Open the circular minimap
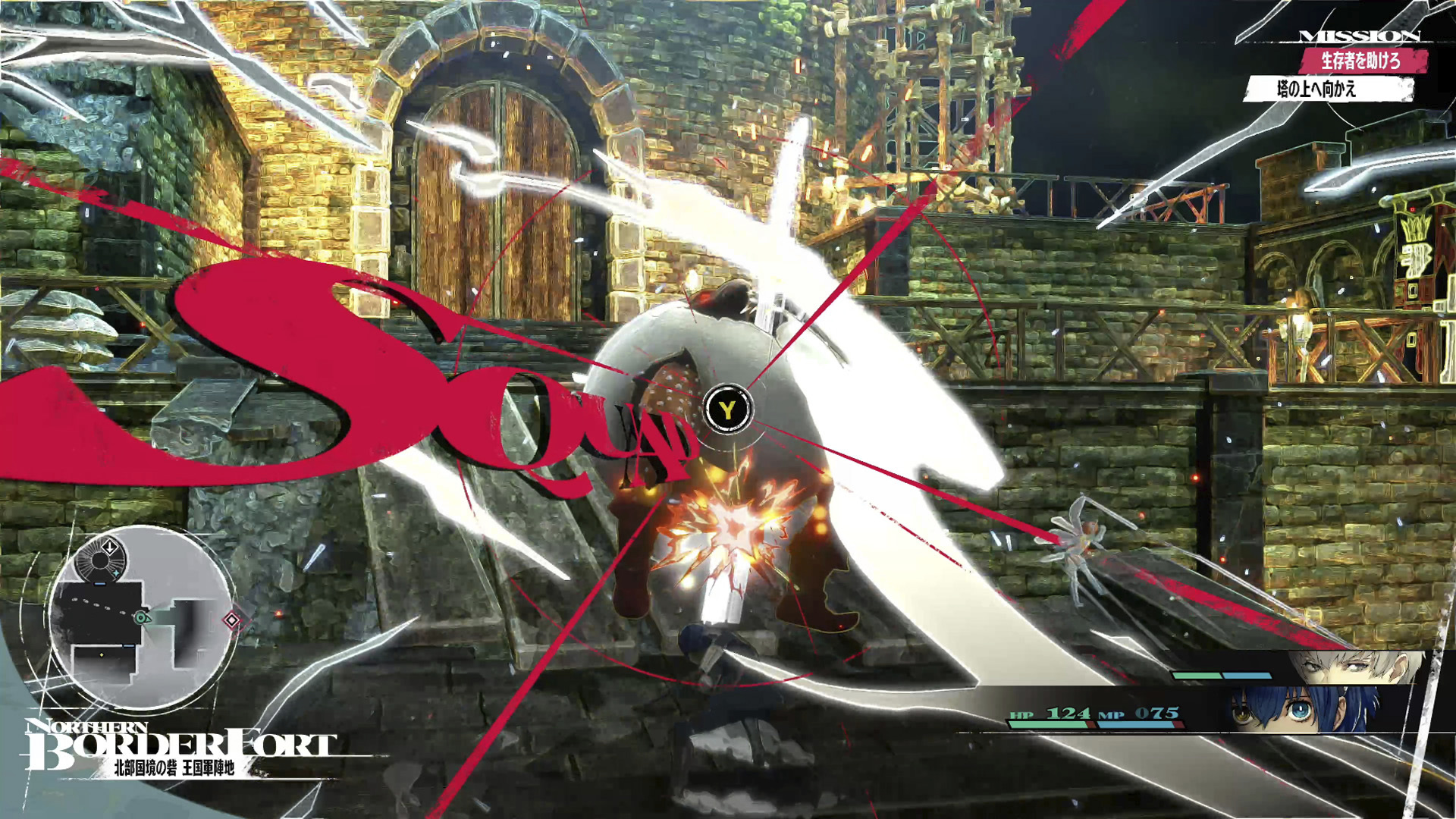1456x819 pixels. tap(141, 618)
